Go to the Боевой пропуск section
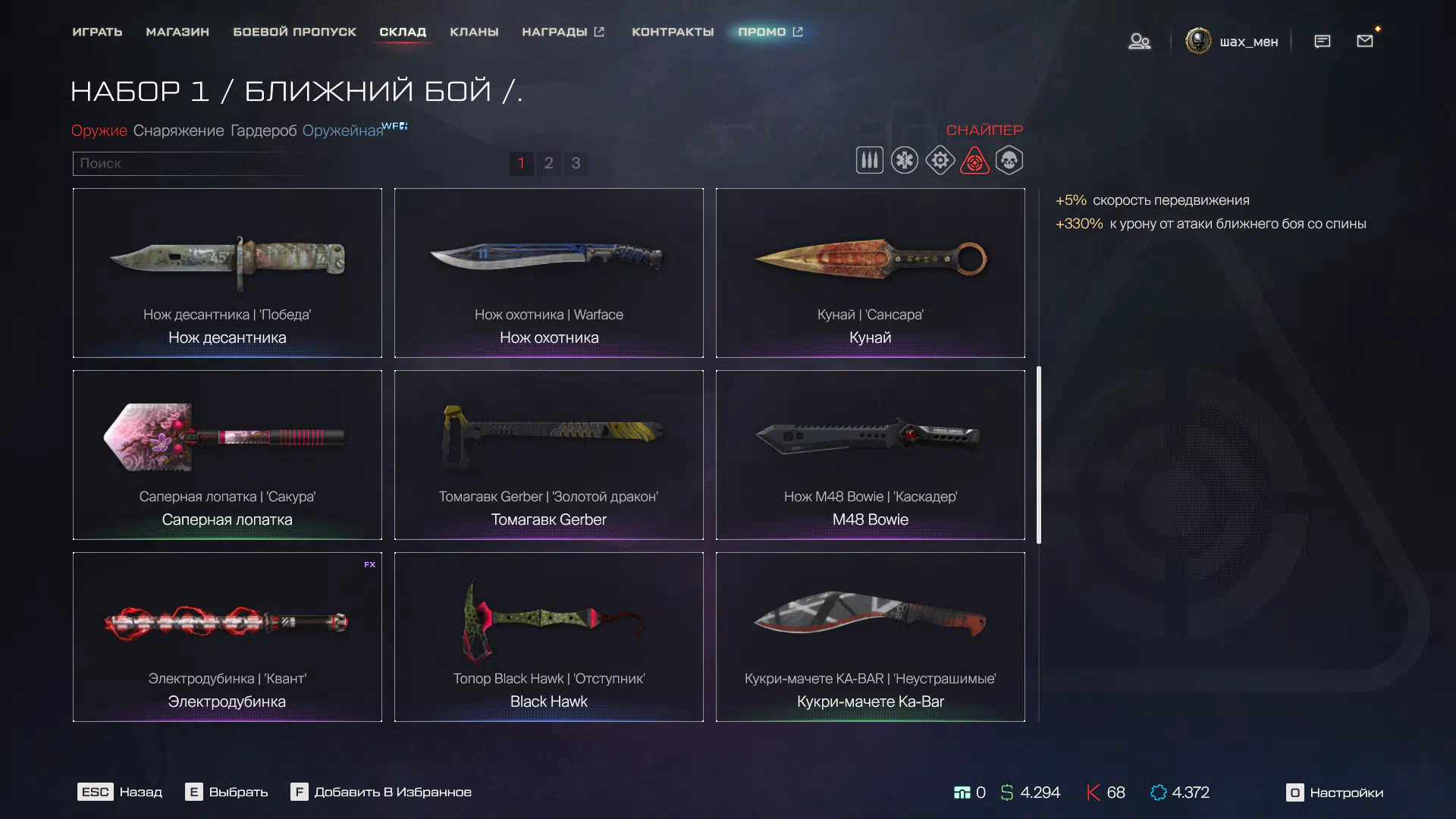Viewport: 1456px width, 819px height. (294, 32)
